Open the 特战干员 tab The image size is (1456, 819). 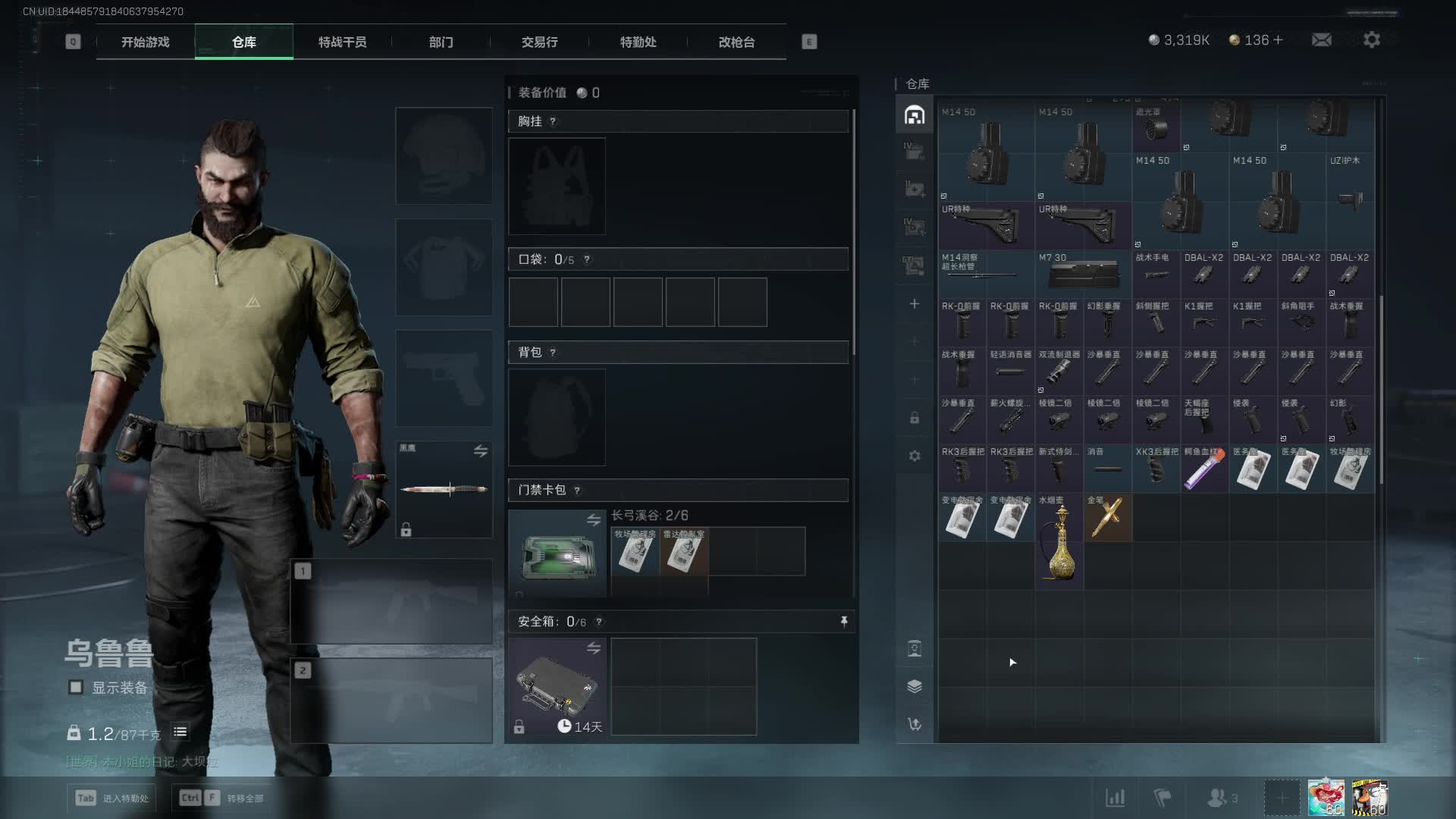click(342, 42)
